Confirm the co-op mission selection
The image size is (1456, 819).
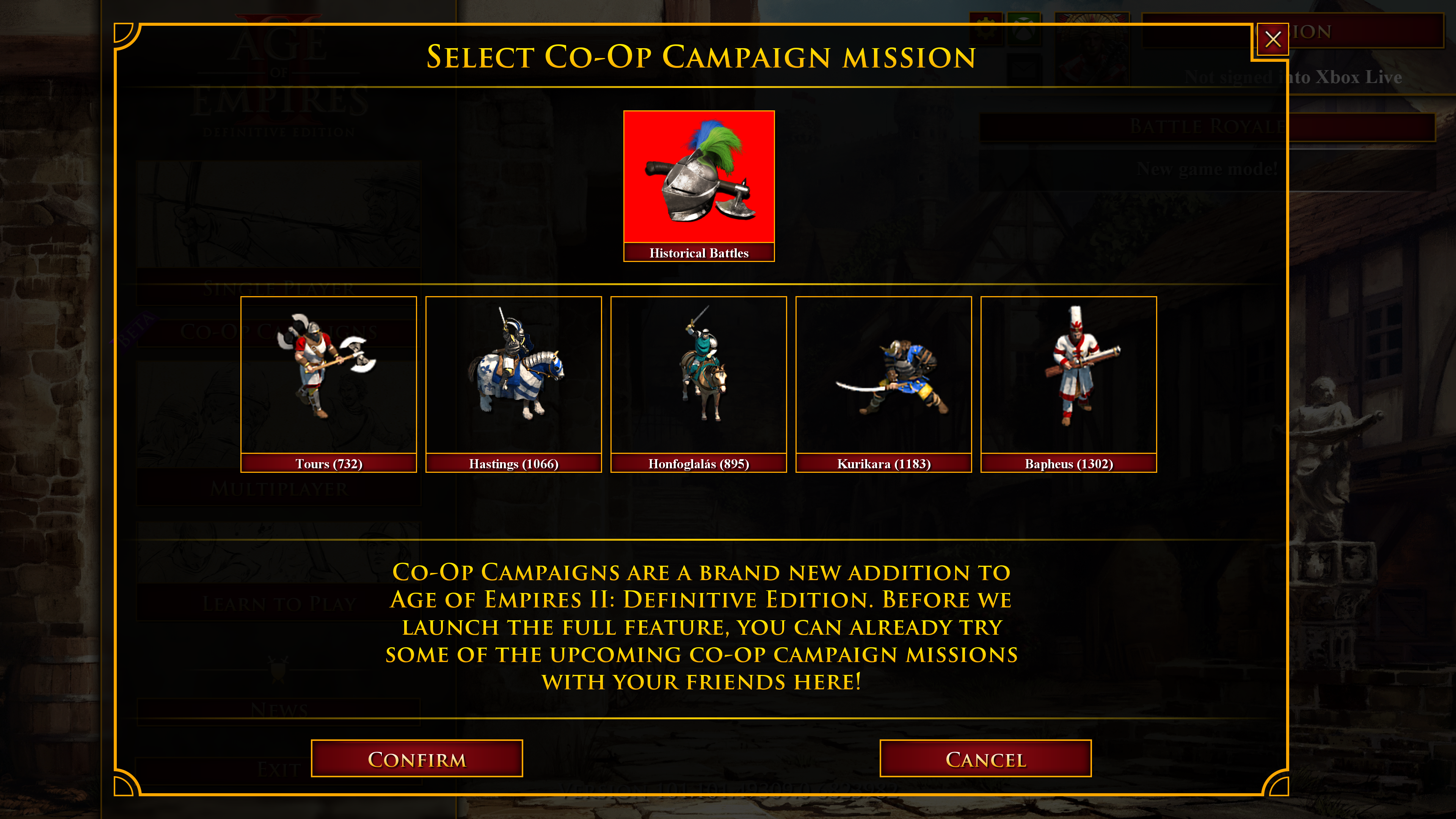417,758
